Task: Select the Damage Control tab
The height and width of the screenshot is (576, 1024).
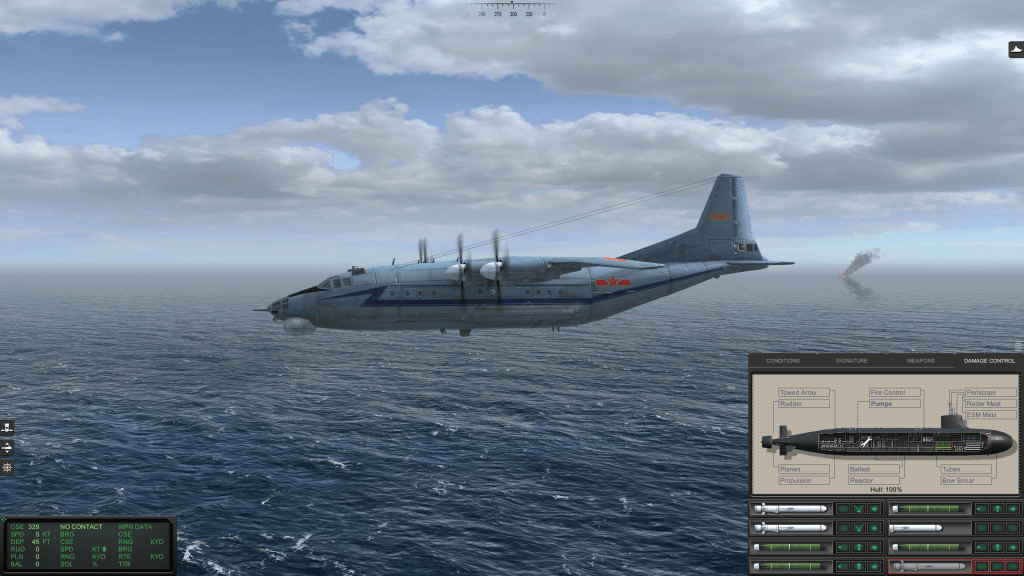Action: click(988, 360)
